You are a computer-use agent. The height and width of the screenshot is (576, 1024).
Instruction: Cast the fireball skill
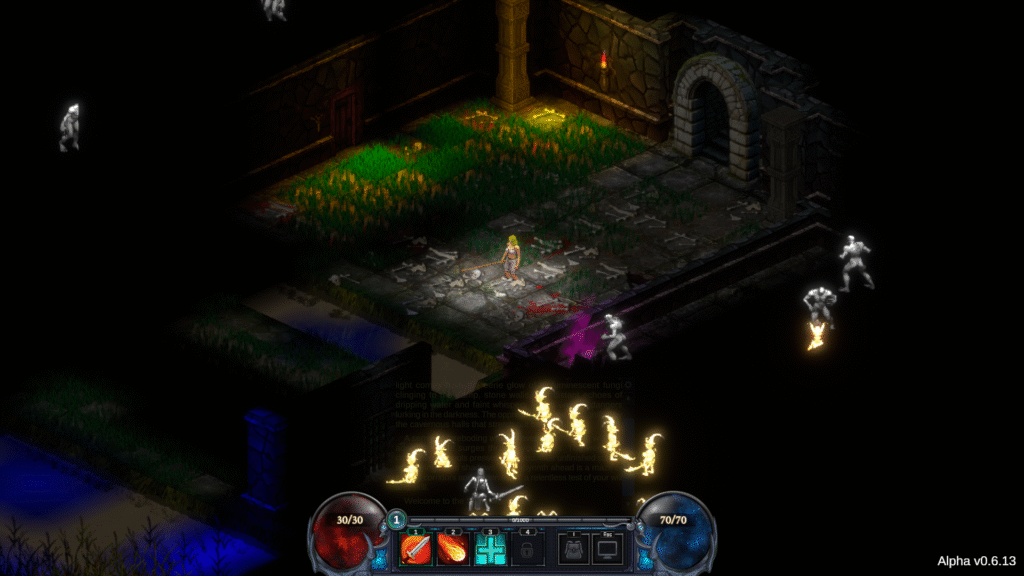(452, 549)
